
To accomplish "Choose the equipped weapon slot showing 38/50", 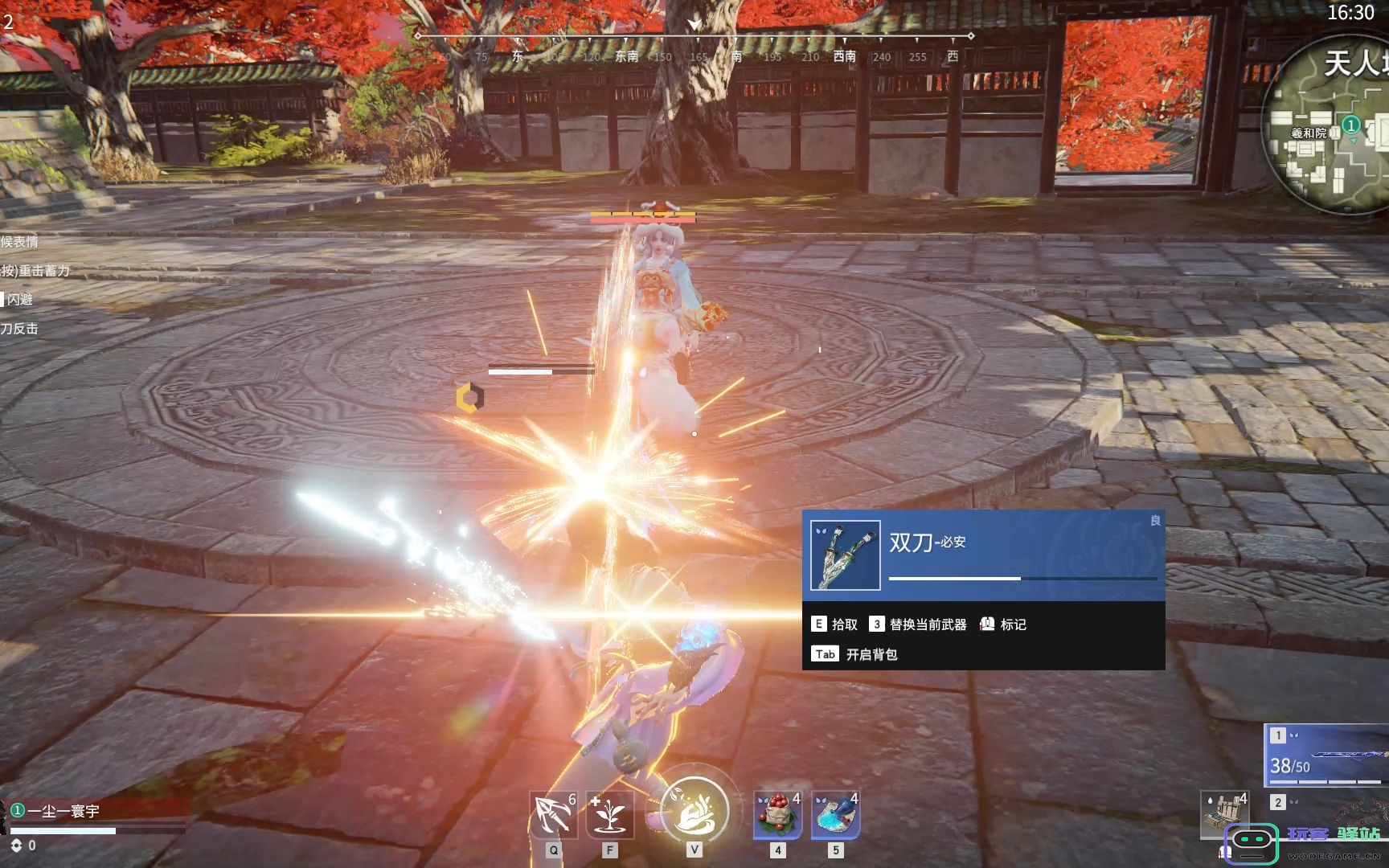I will [x=1328, y=755].
